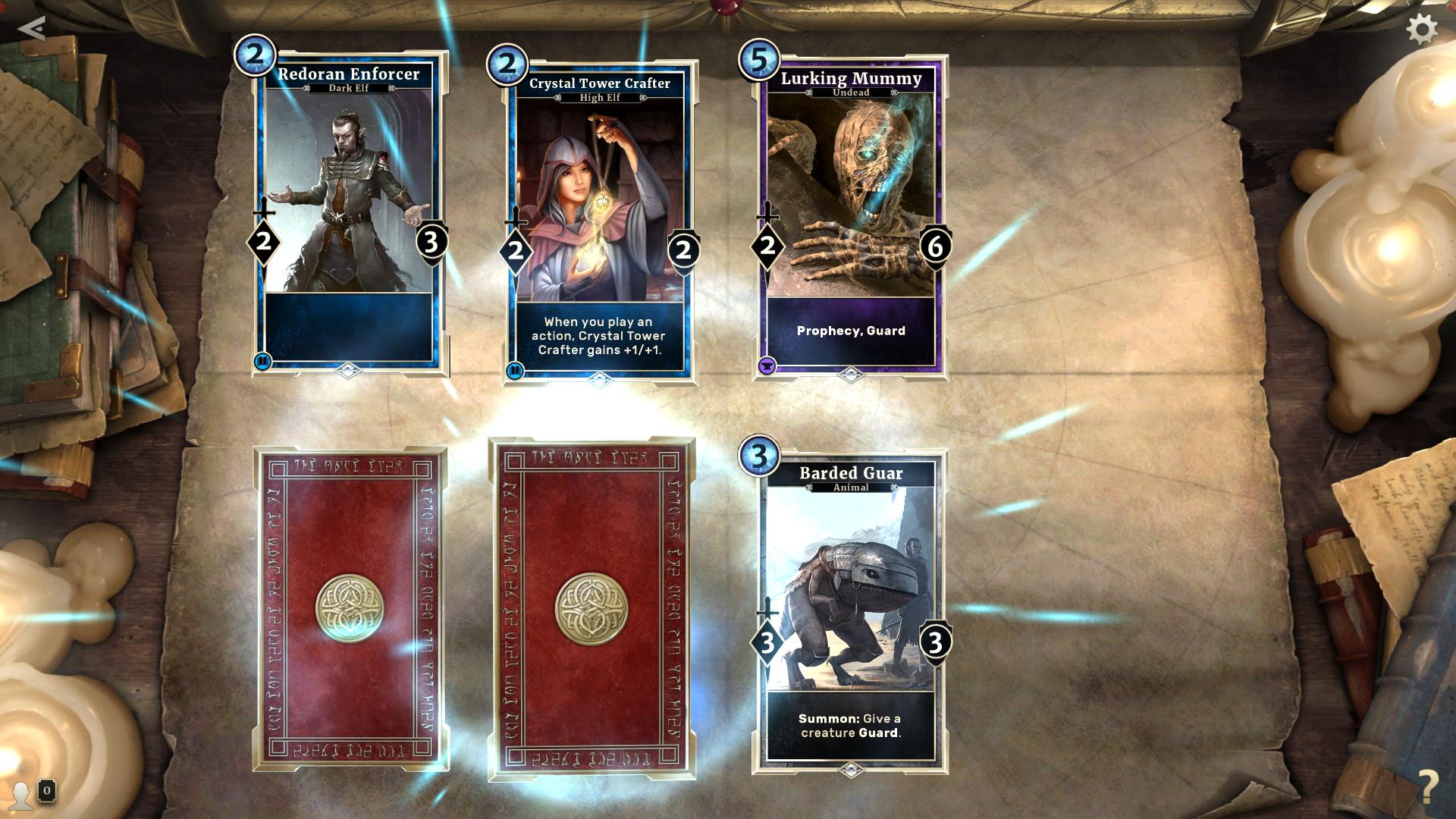Go back with the top-left arrow
The image size is (1456, 819).
pyautogui.click(x=31, y=29)
